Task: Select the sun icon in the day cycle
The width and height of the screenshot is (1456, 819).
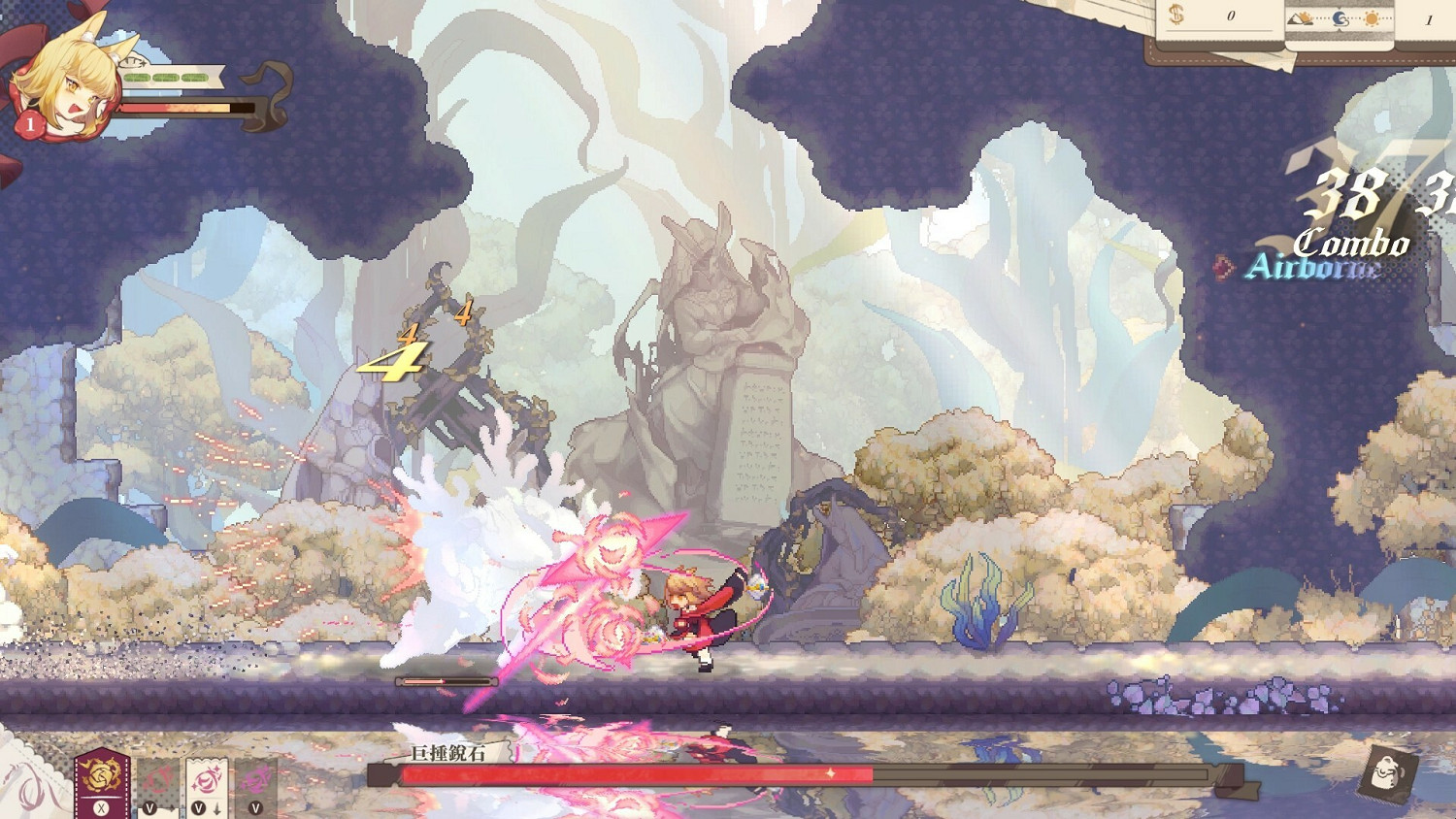Action: coord(1372,17)
